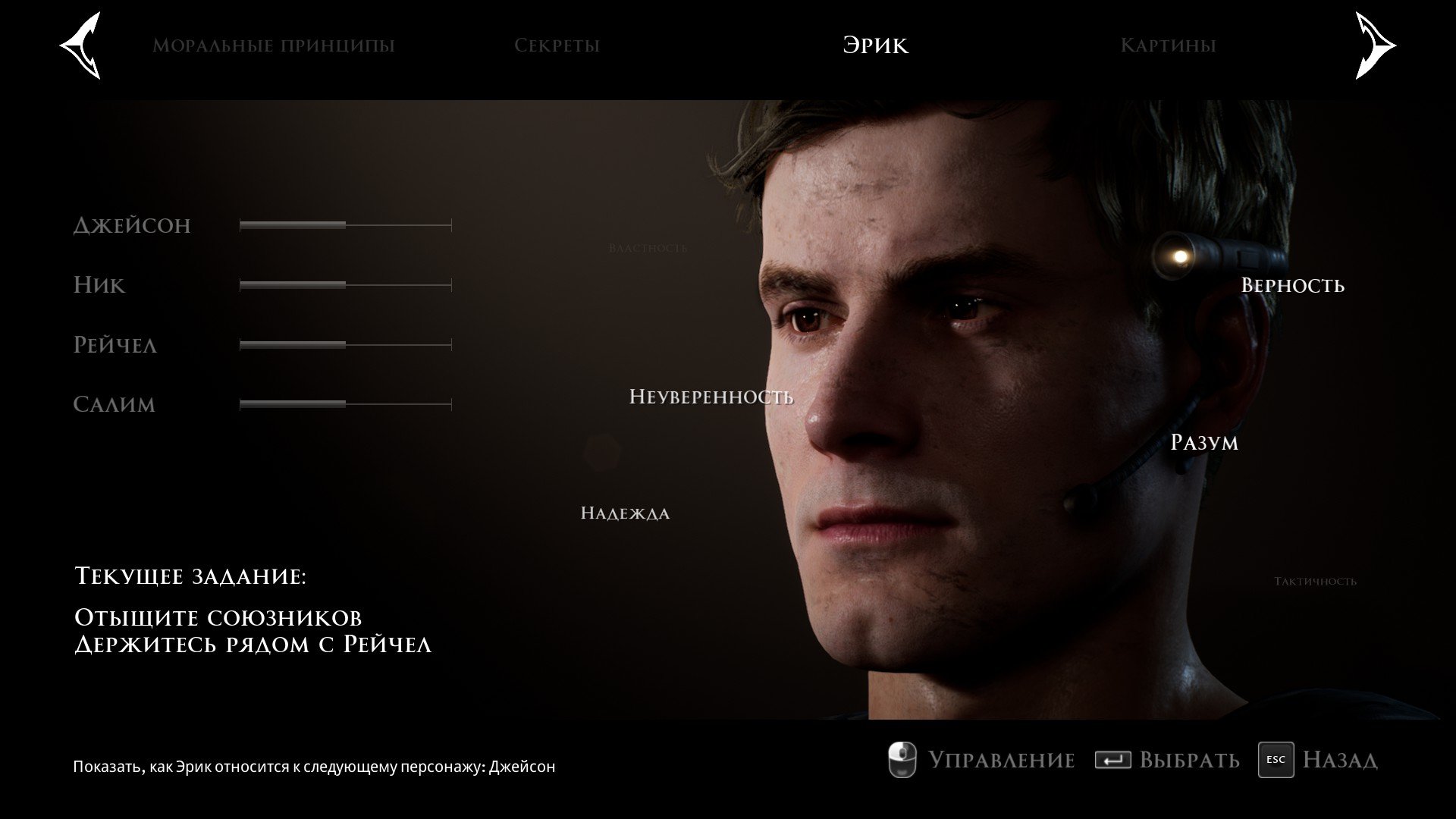Select the Эрик character tab
The image size is (1456, 819).
tap(875, 45)
